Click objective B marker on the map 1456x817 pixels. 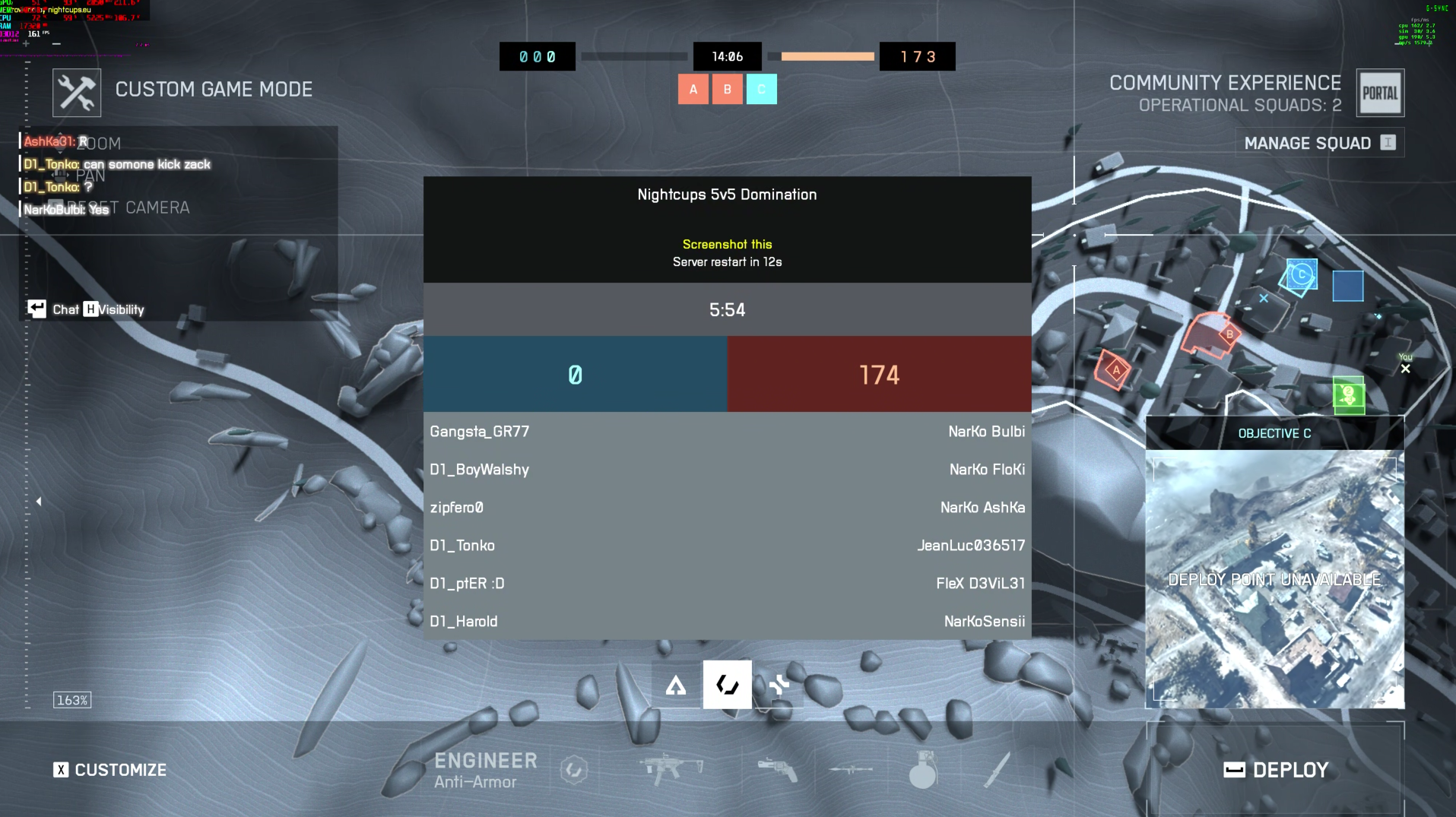(1229, 334)
